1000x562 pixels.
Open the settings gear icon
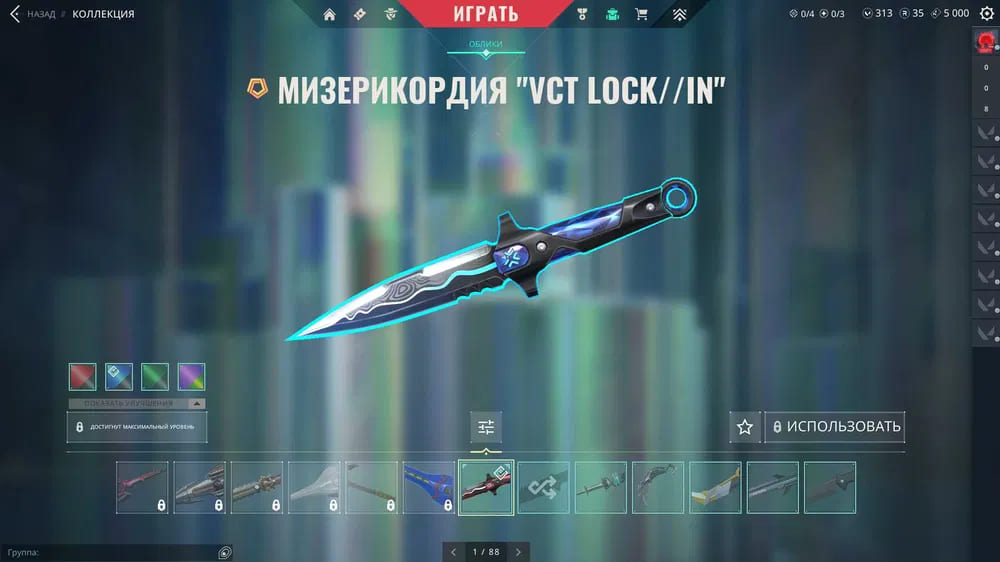986,14
